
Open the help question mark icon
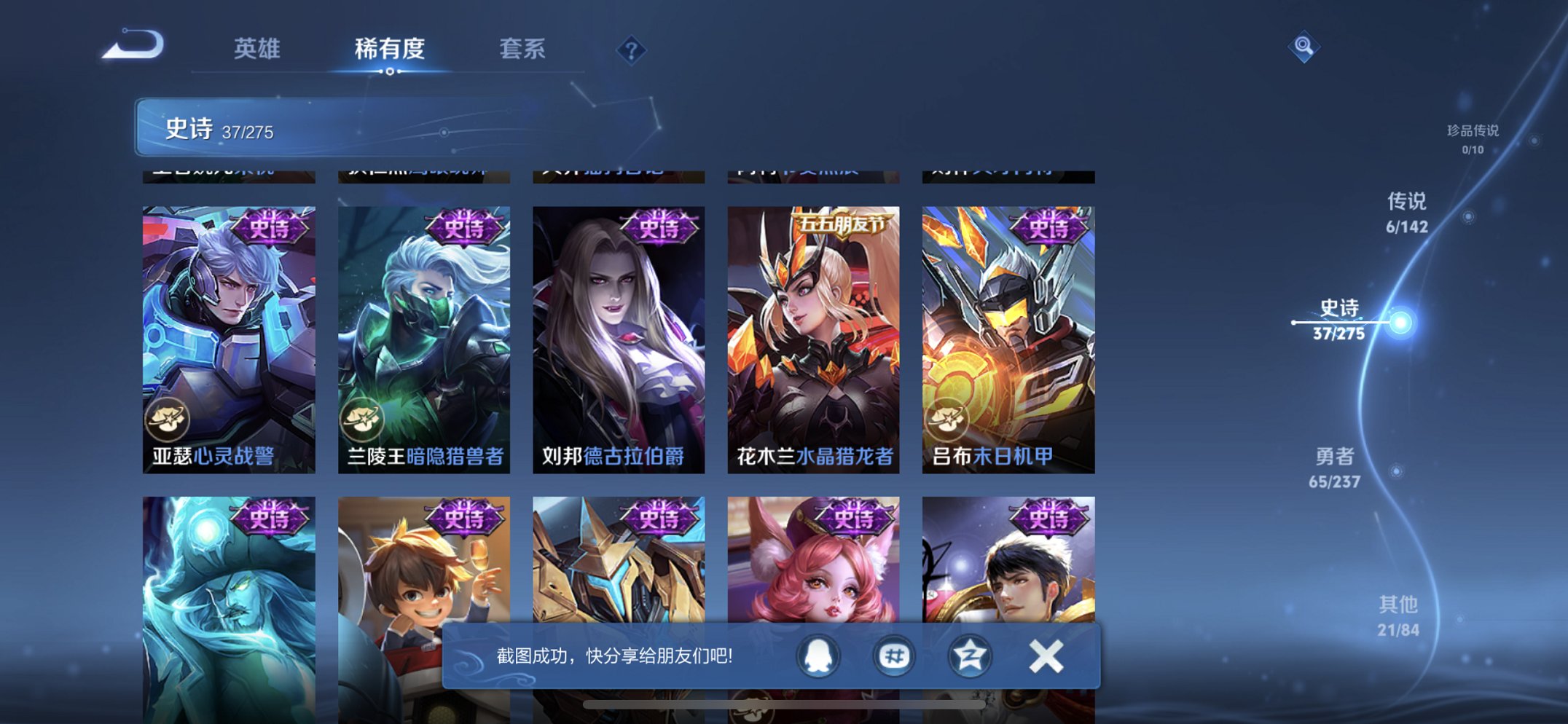point(633,50)
